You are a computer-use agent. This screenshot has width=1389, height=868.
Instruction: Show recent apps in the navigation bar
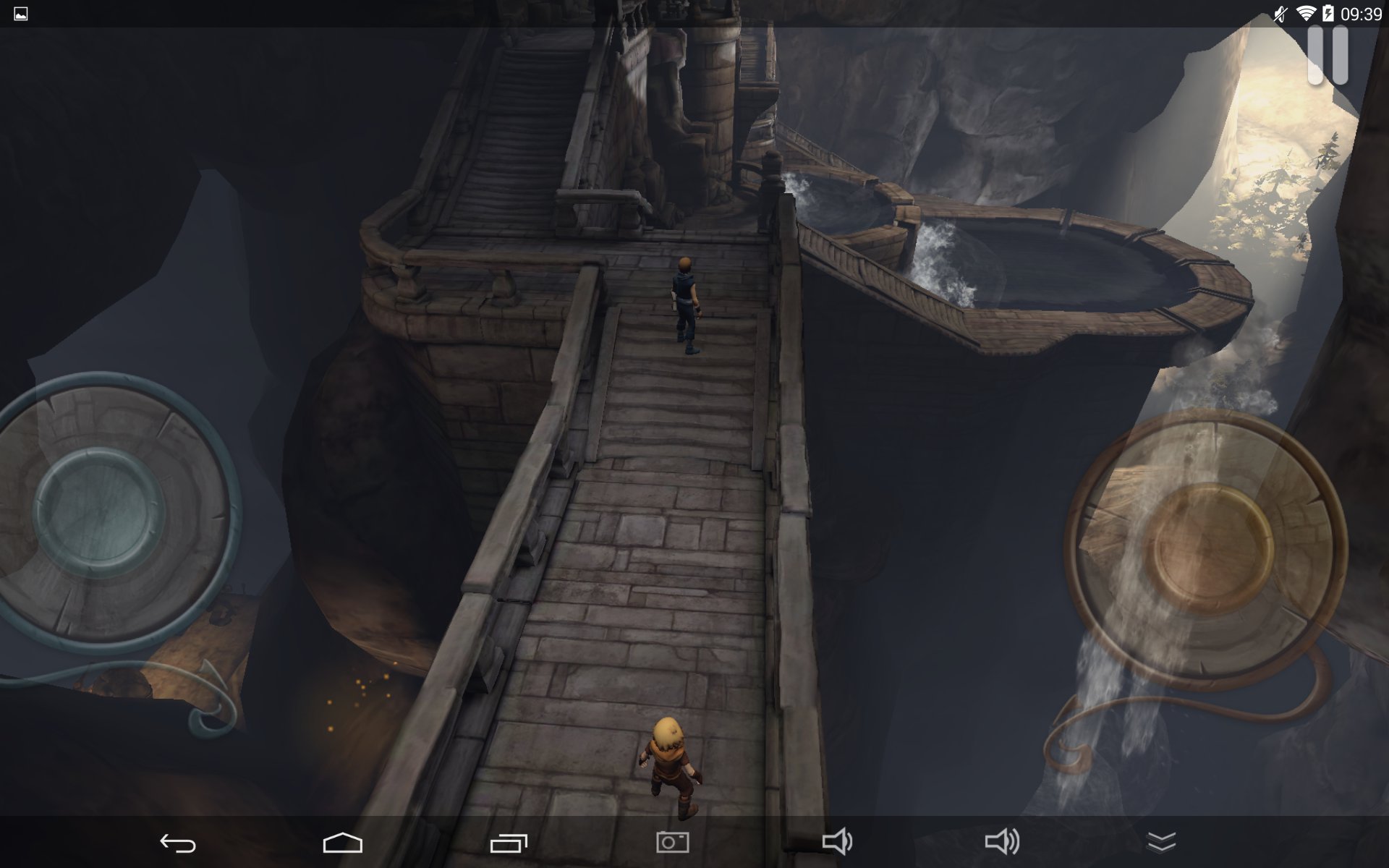click(509, 843)
